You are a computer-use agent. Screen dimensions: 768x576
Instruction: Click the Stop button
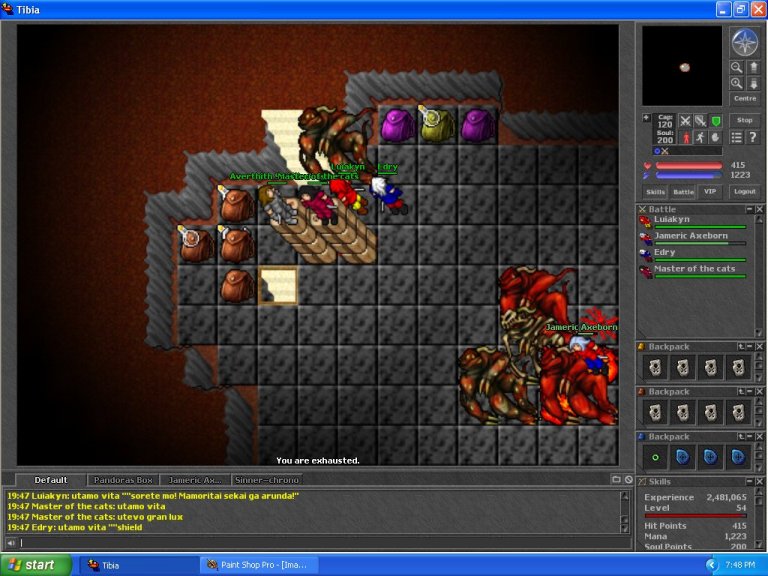pos(744,120)
